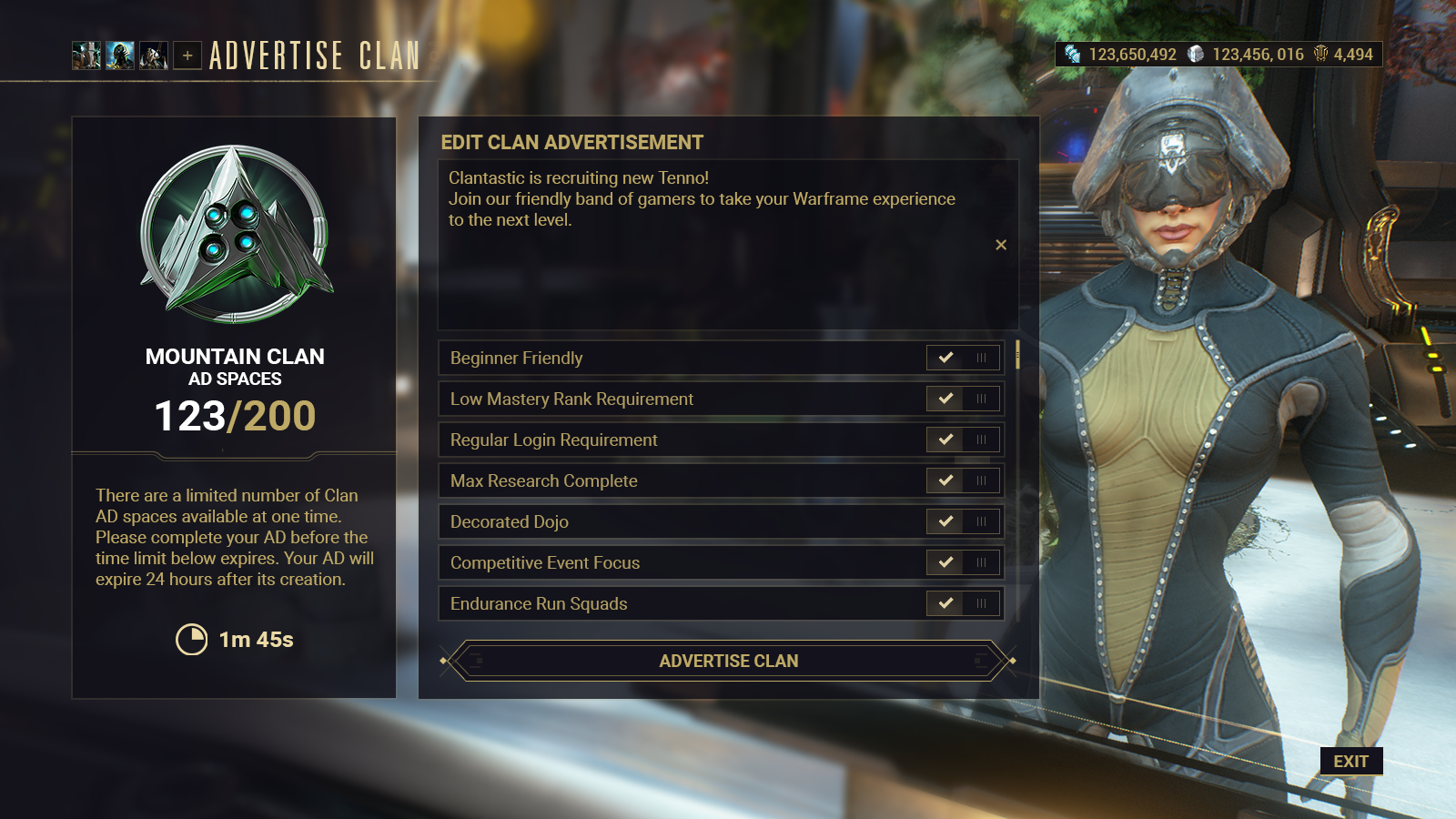Clear the advertisement text with the X

1001,244
